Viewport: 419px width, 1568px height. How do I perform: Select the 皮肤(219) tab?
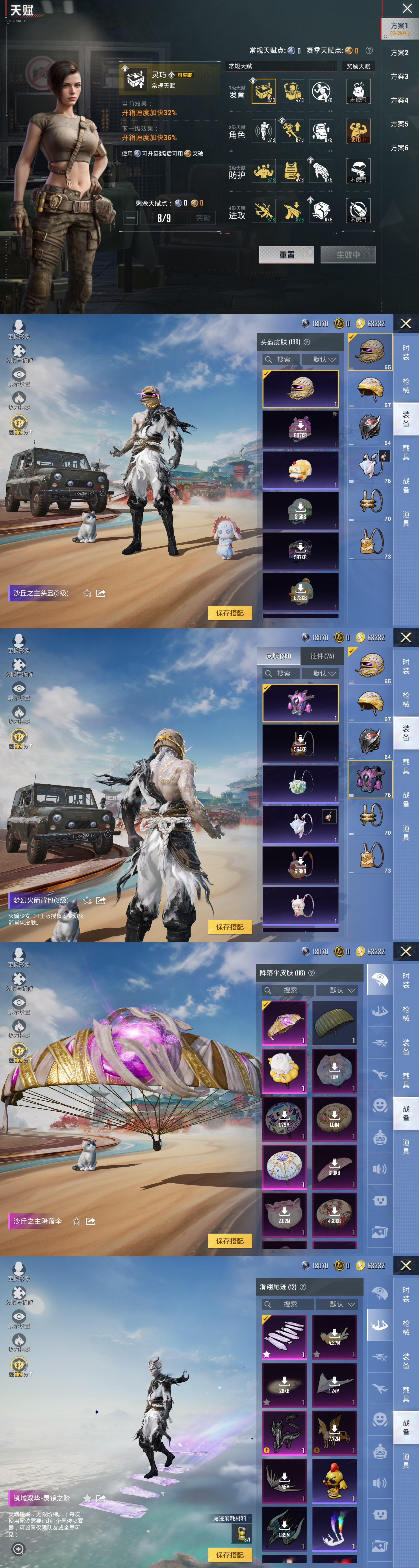278,656
